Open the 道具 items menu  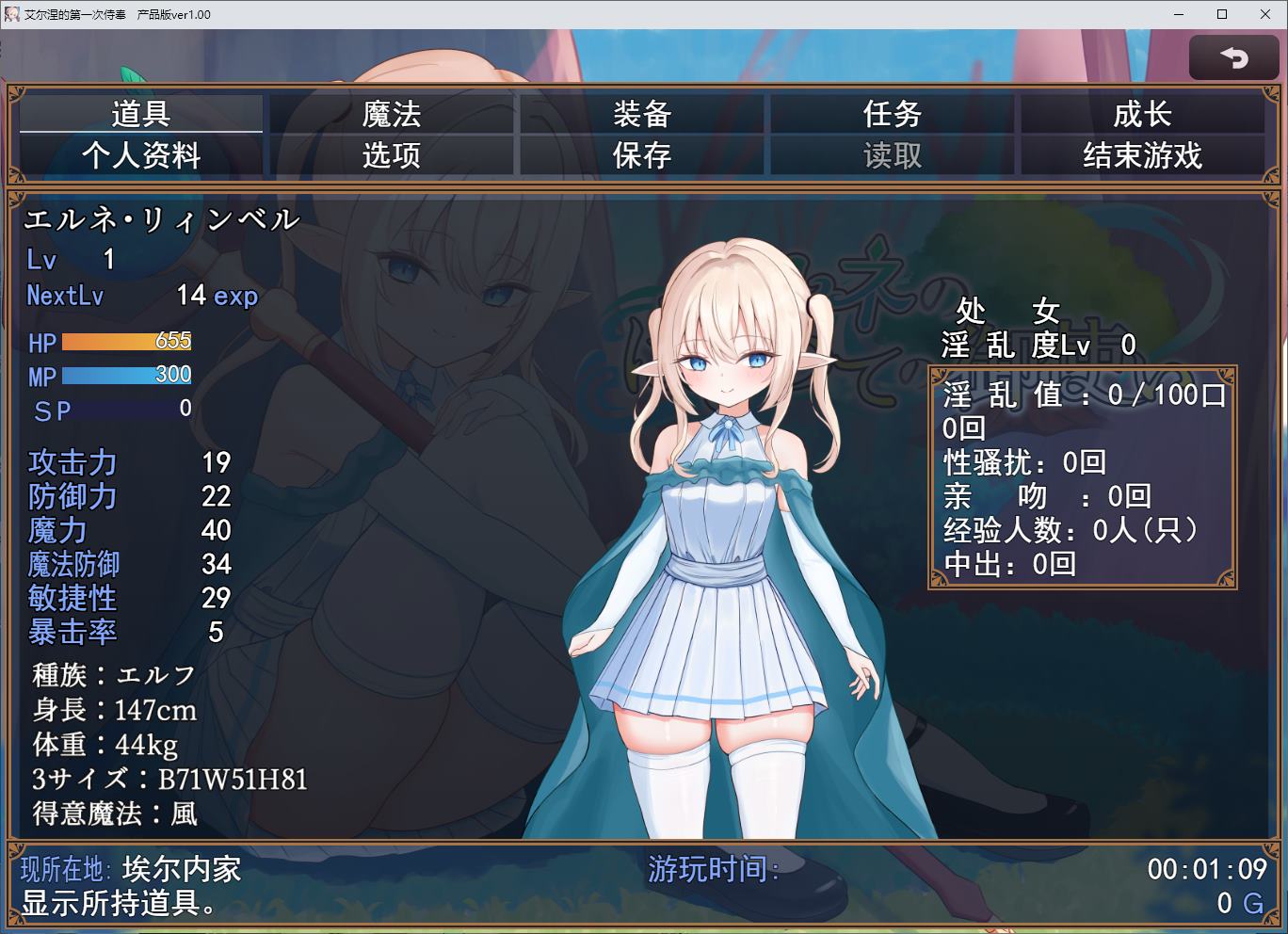point(141,114)
